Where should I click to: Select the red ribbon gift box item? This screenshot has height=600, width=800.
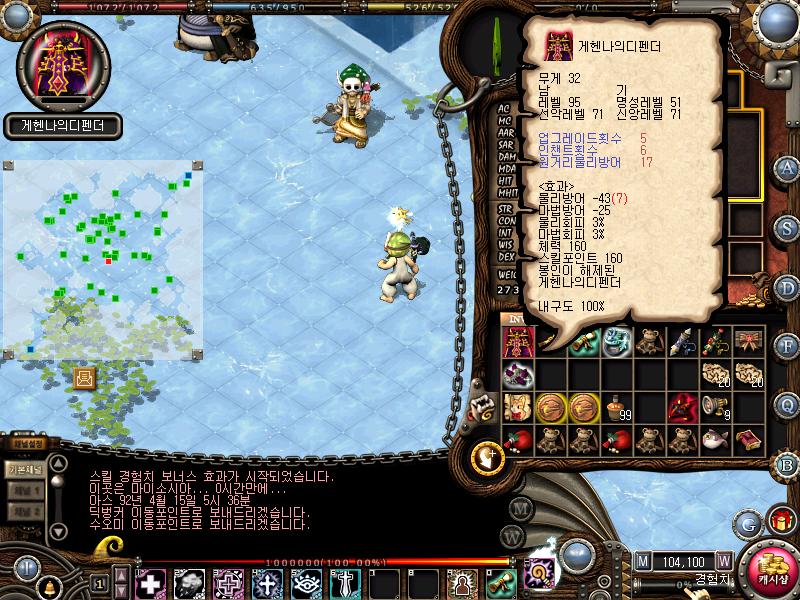[749, 342]
